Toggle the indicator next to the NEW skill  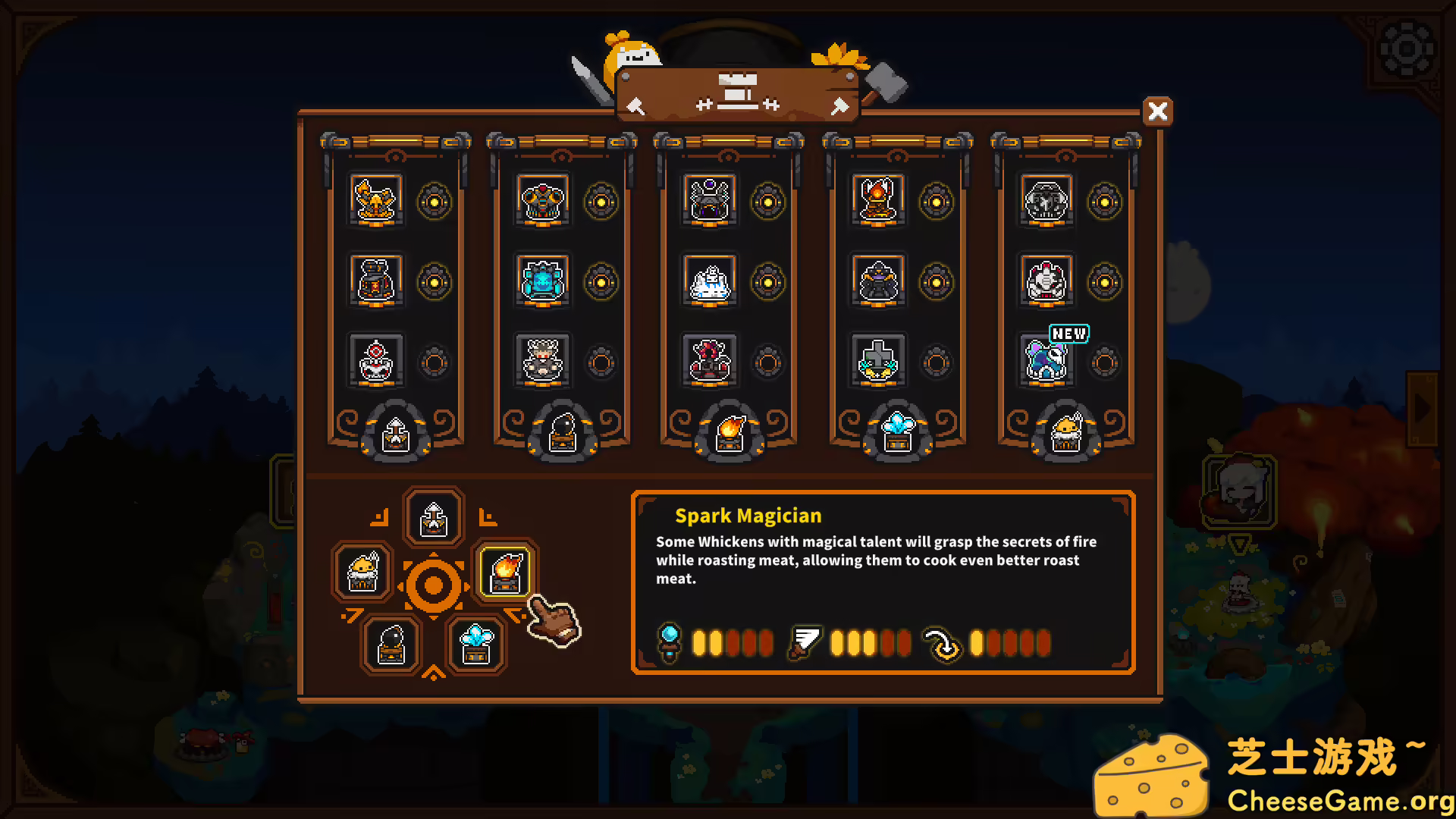pyautogui.click(x=1105, y=362)
